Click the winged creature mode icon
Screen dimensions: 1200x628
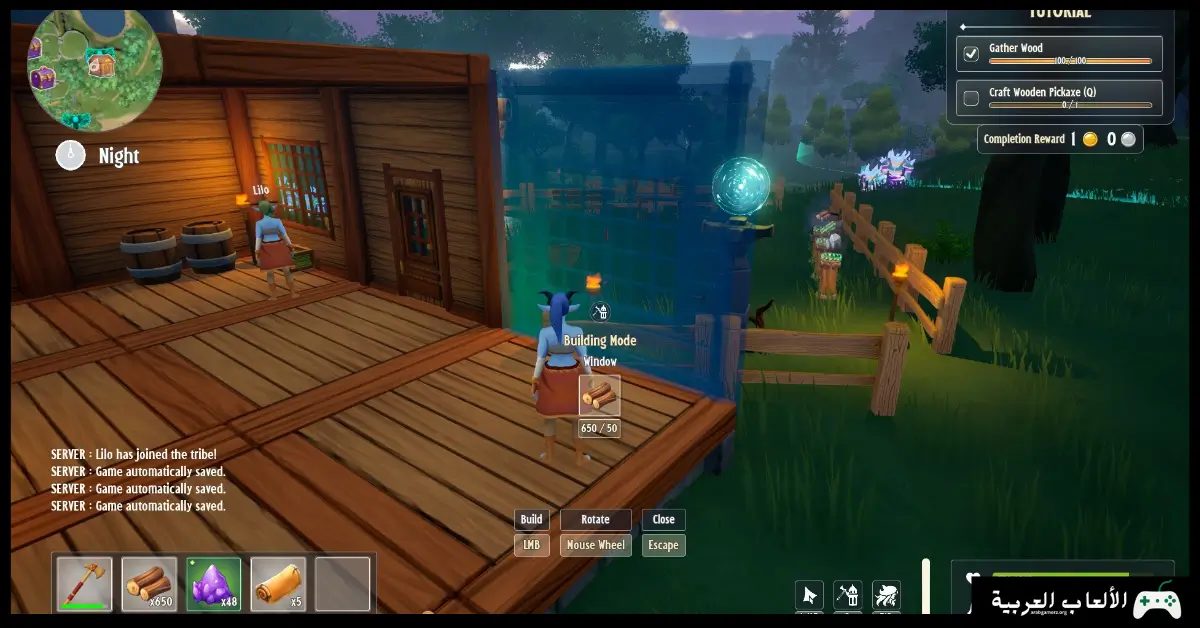(886, 595)
